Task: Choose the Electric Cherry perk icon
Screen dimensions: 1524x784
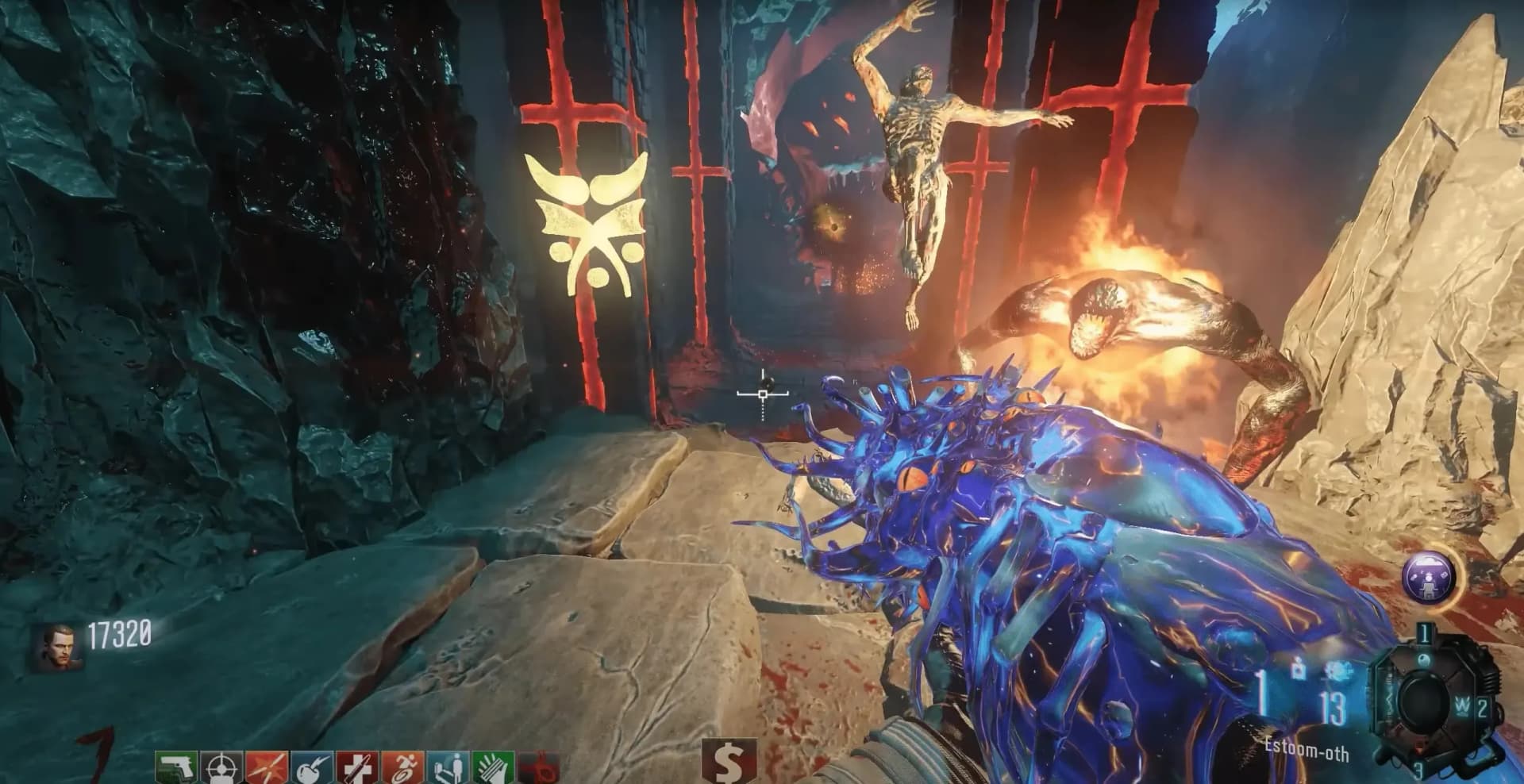Action: click(x=310, y=767)
